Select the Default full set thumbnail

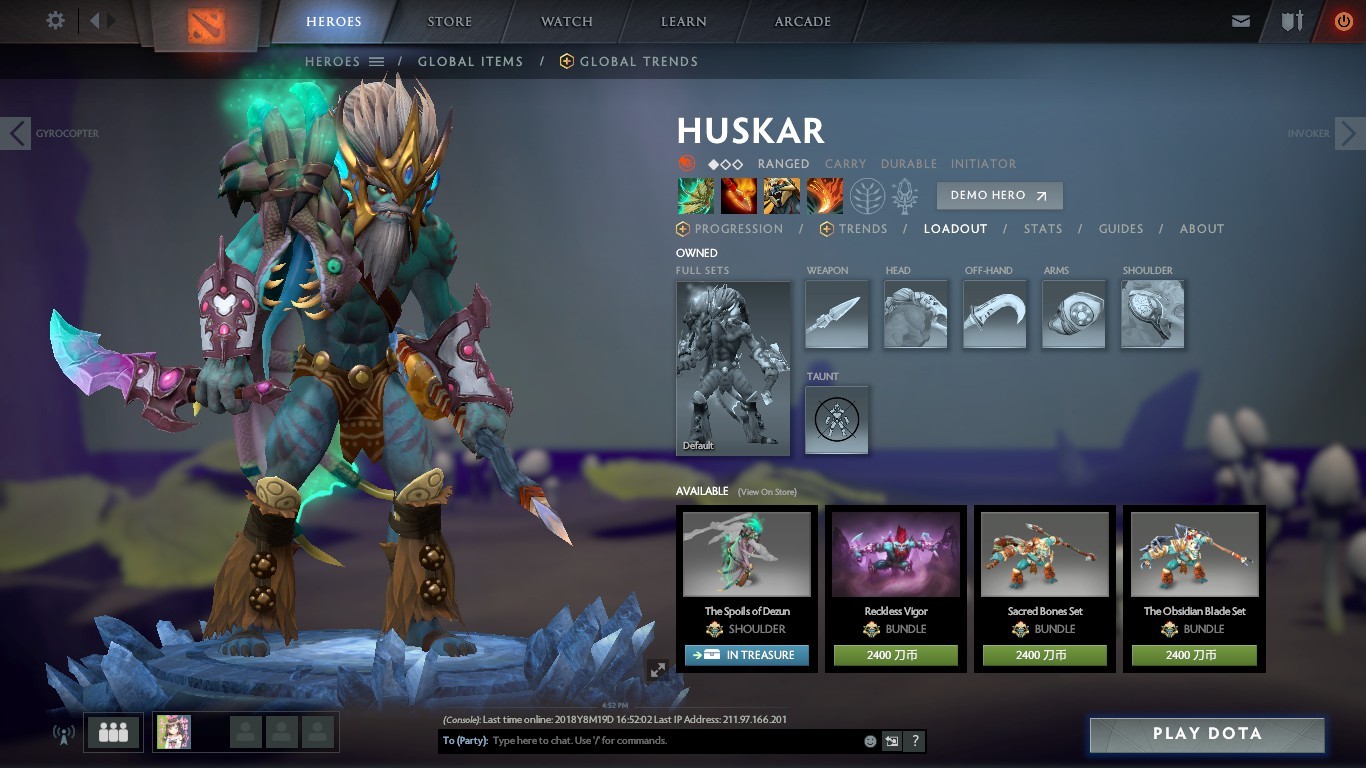[x=733, y=368]
